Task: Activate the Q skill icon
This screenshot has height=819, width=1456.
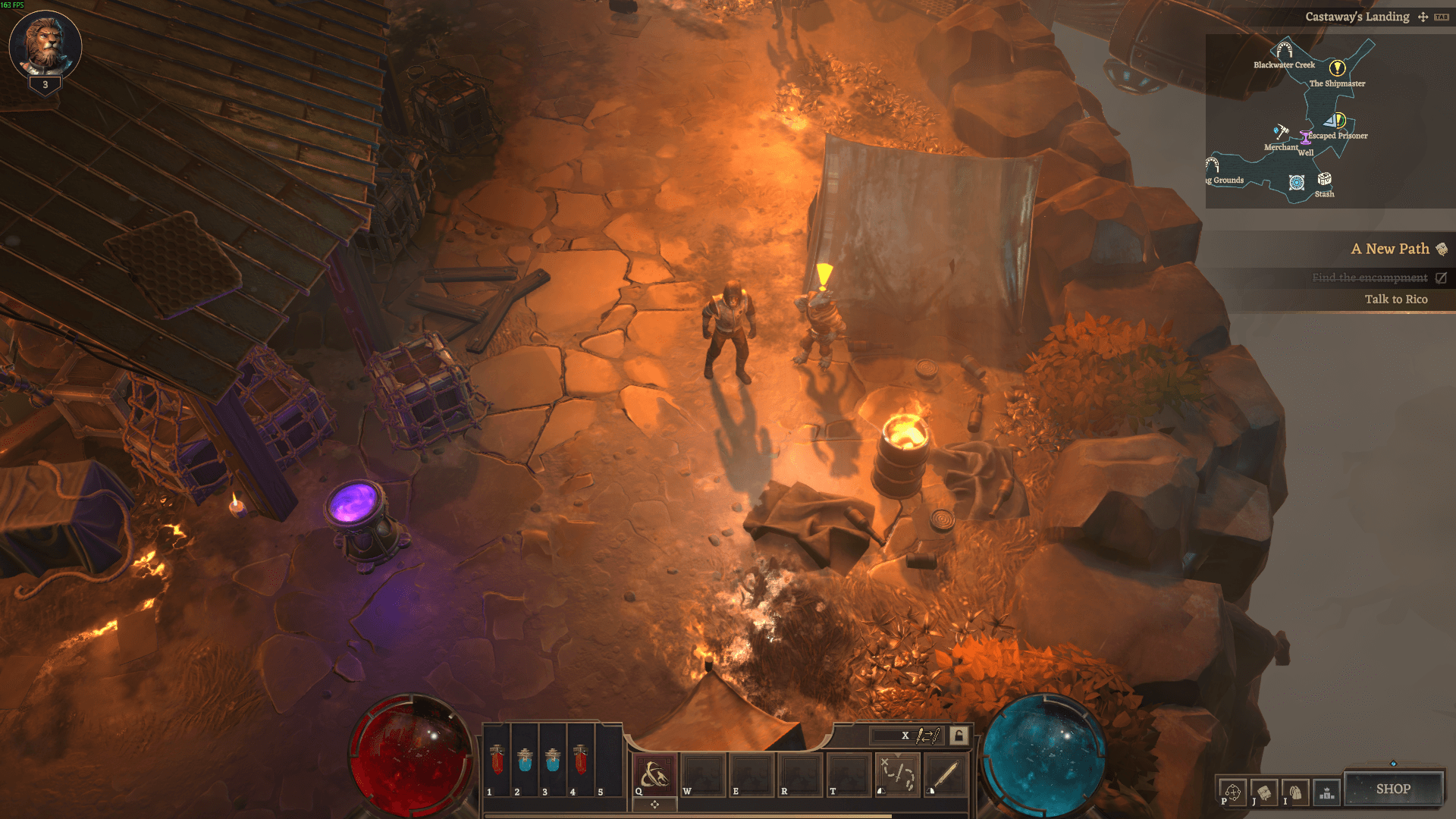Action: point(654,775)
